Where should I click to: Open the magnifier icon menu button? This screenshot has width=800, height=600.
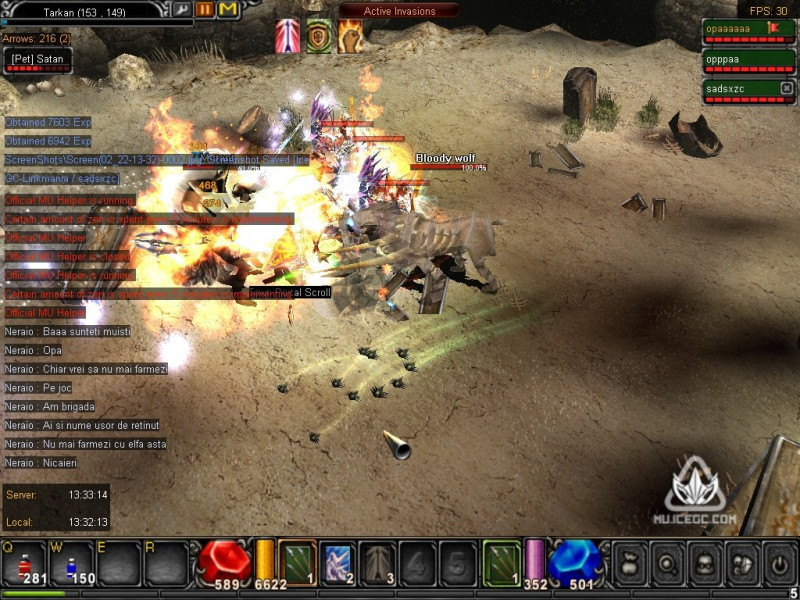point(666,563)
